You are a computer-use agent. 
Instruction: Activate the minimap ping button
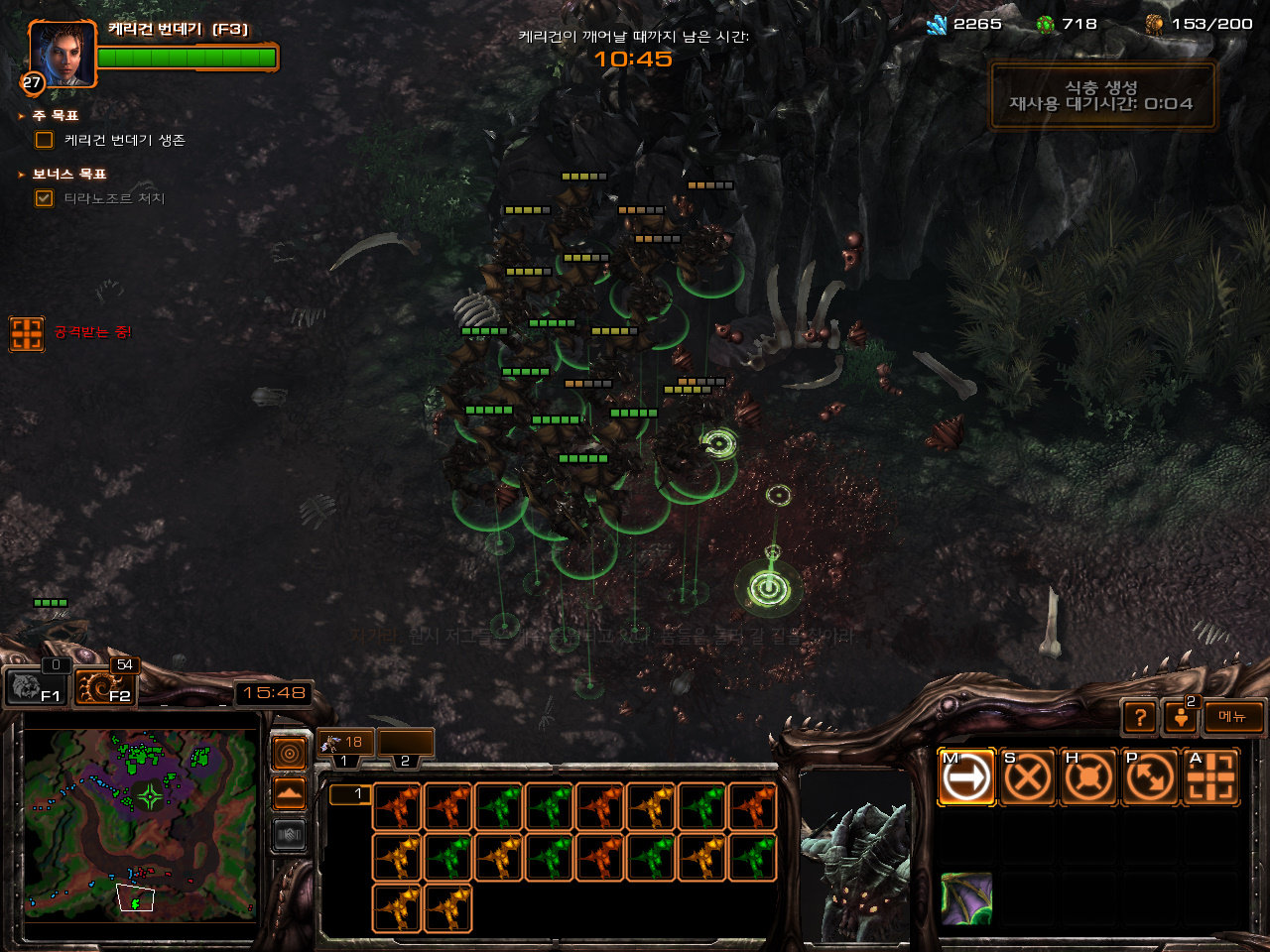click(x=290, y=755)
